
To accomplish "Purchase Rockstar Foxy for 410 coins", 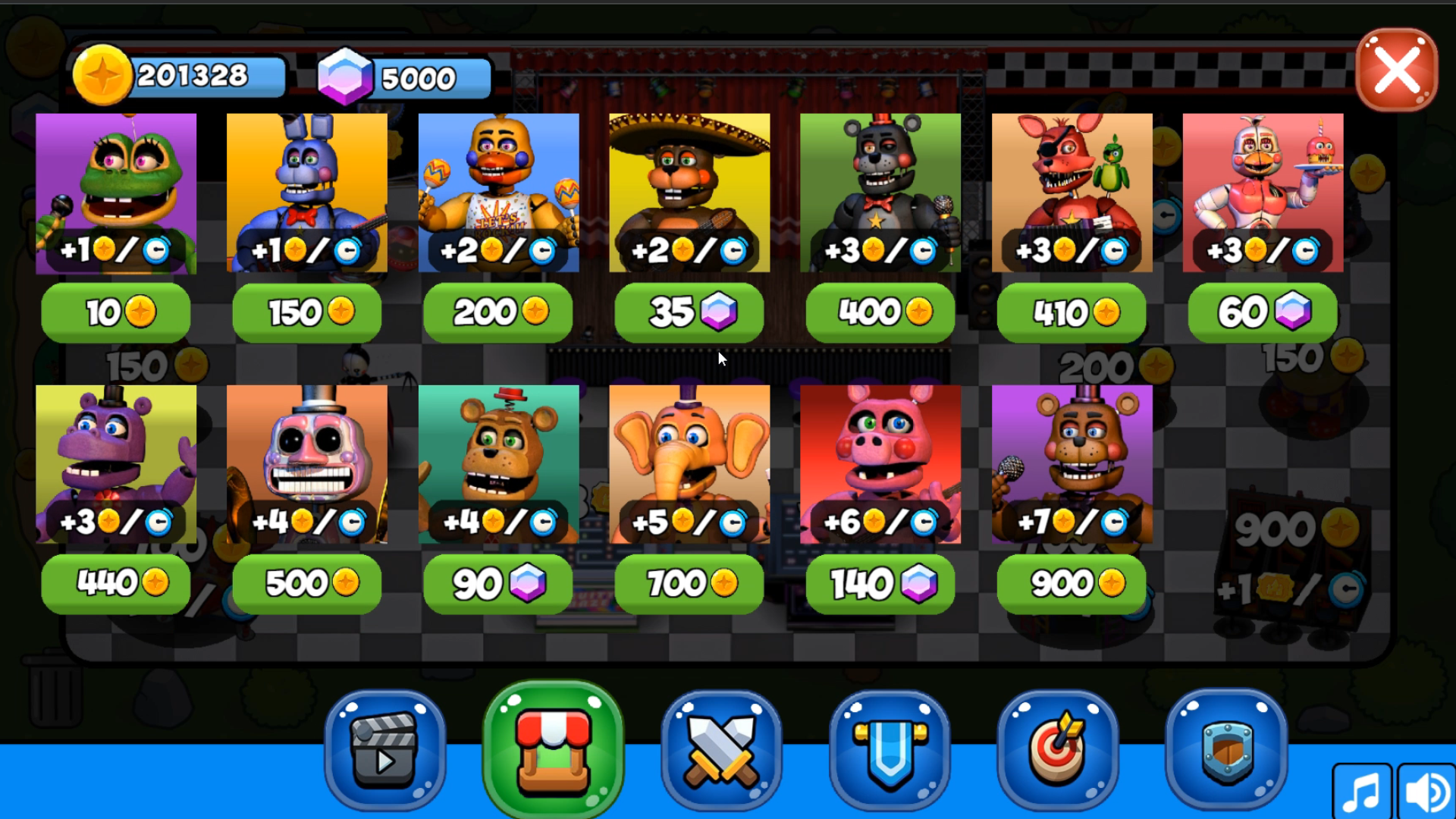I will tap(1071, 312).
